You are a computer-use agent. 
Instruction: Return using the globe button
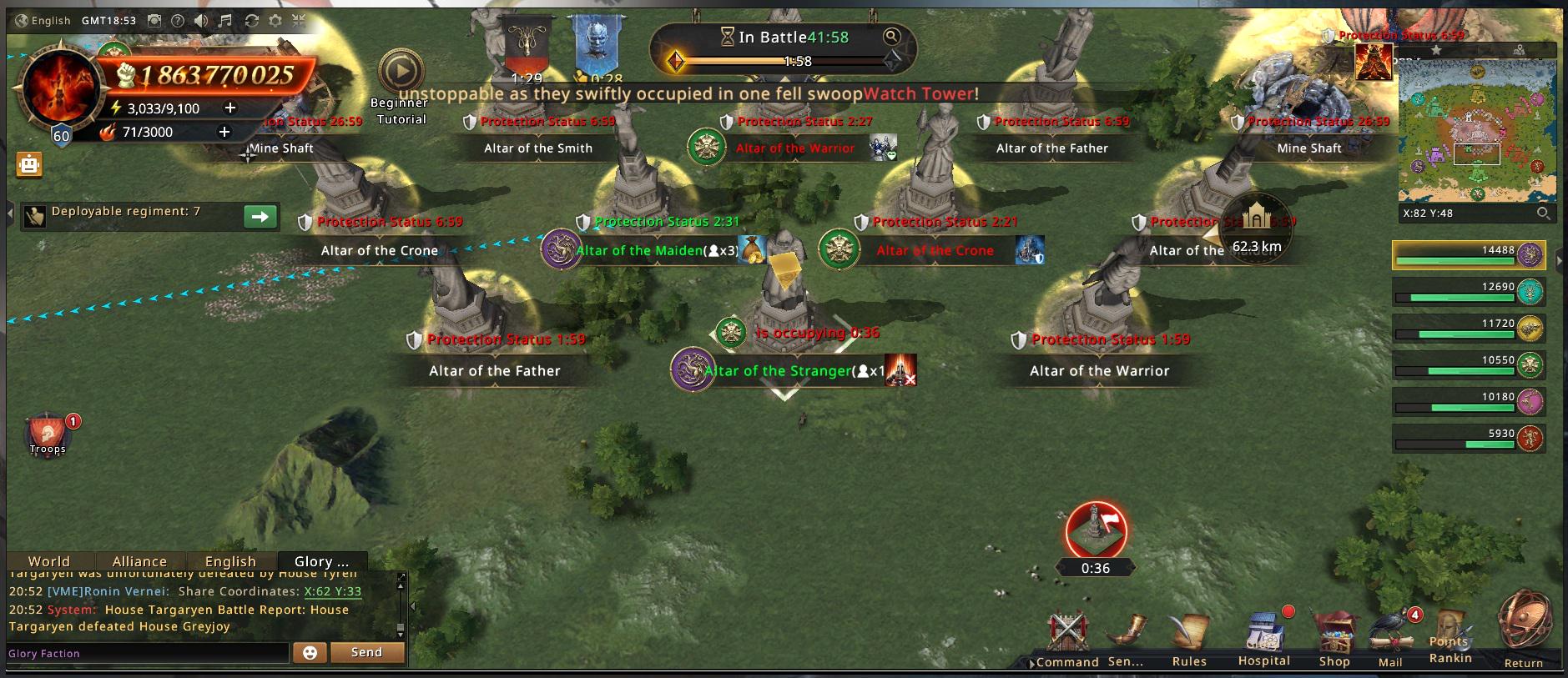click(1524, 625)
